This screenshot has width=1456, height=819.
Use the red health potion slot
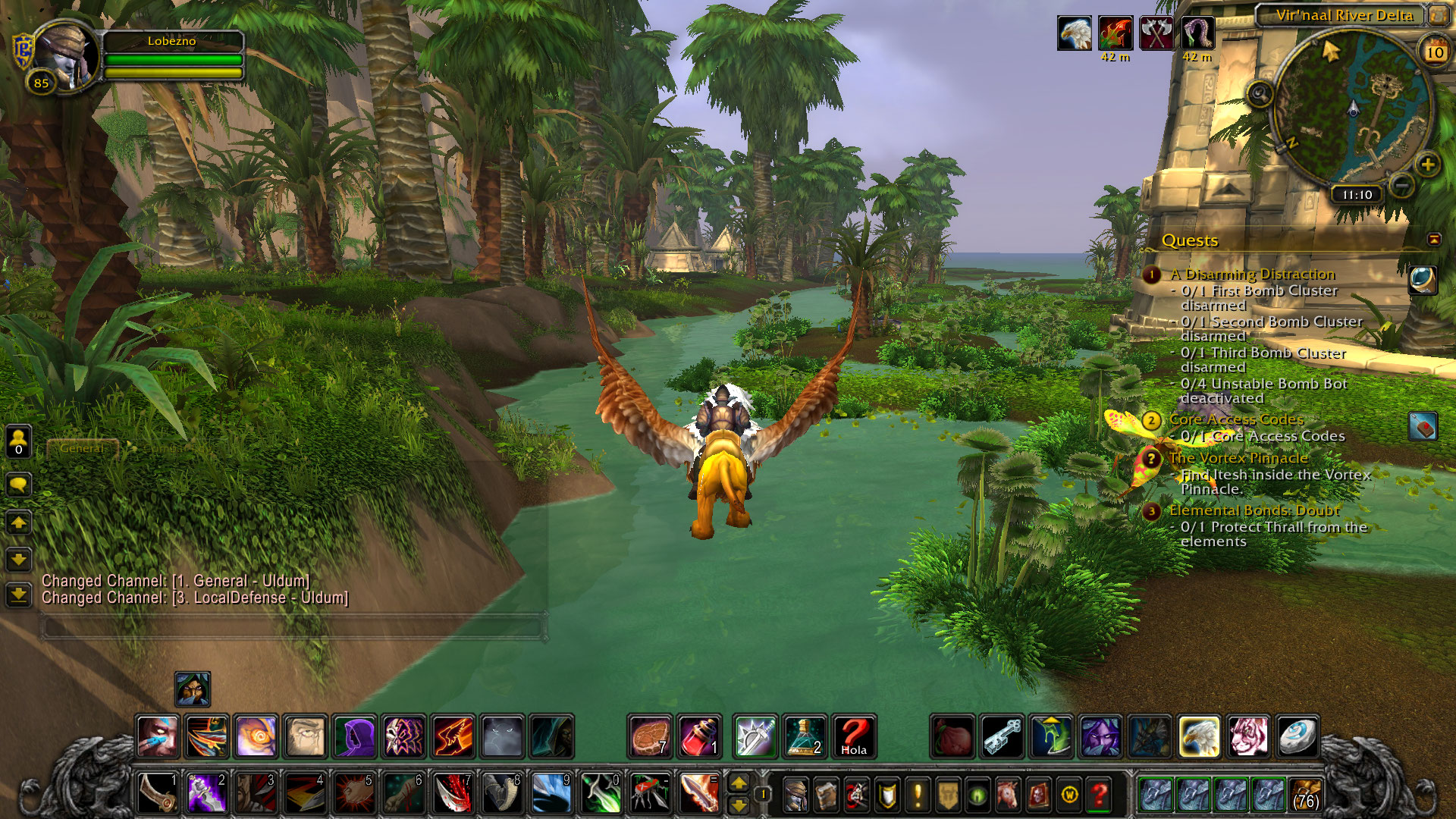pyautogui.click(x=699, y=736)
